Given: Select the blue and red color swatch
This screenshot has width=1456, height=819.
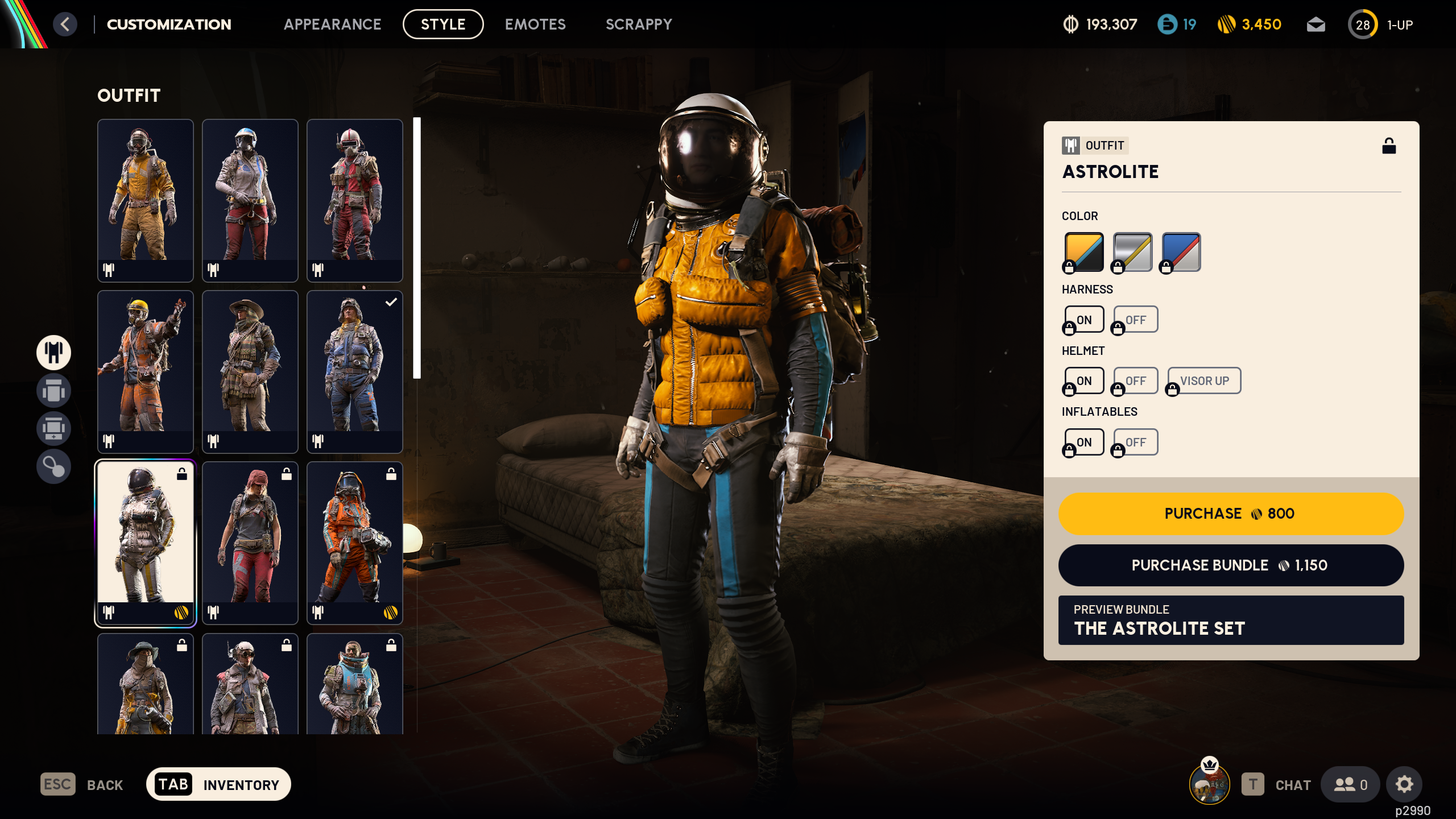Looking at the screenshot, I should pos(1180,251).
